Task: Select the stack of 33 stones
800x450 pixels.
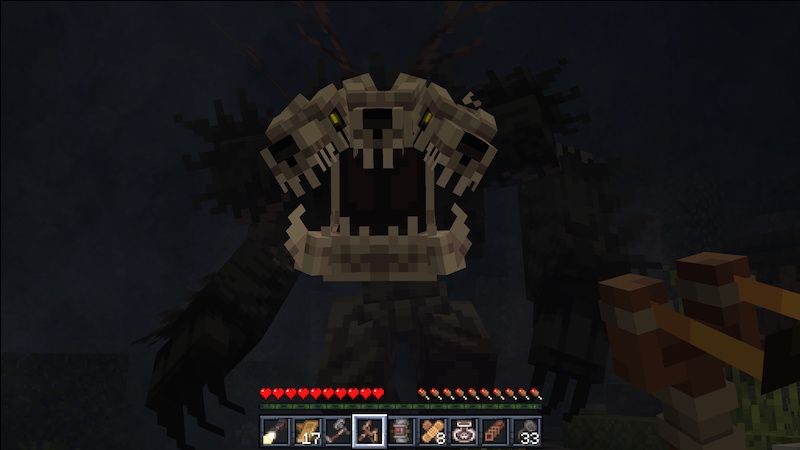Action: pos(526,431)
